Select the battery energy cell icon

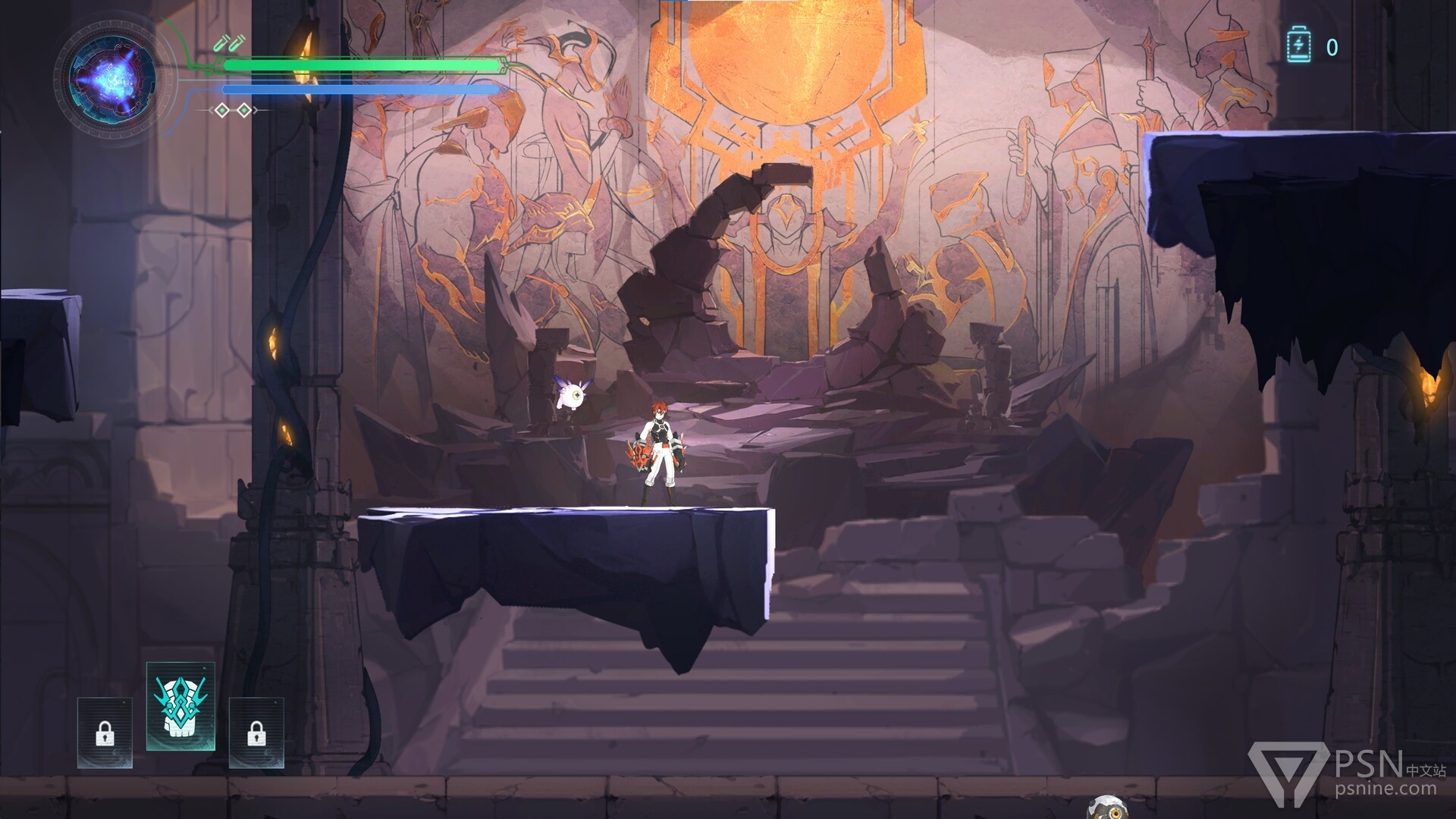click(x=1298, y=46)
